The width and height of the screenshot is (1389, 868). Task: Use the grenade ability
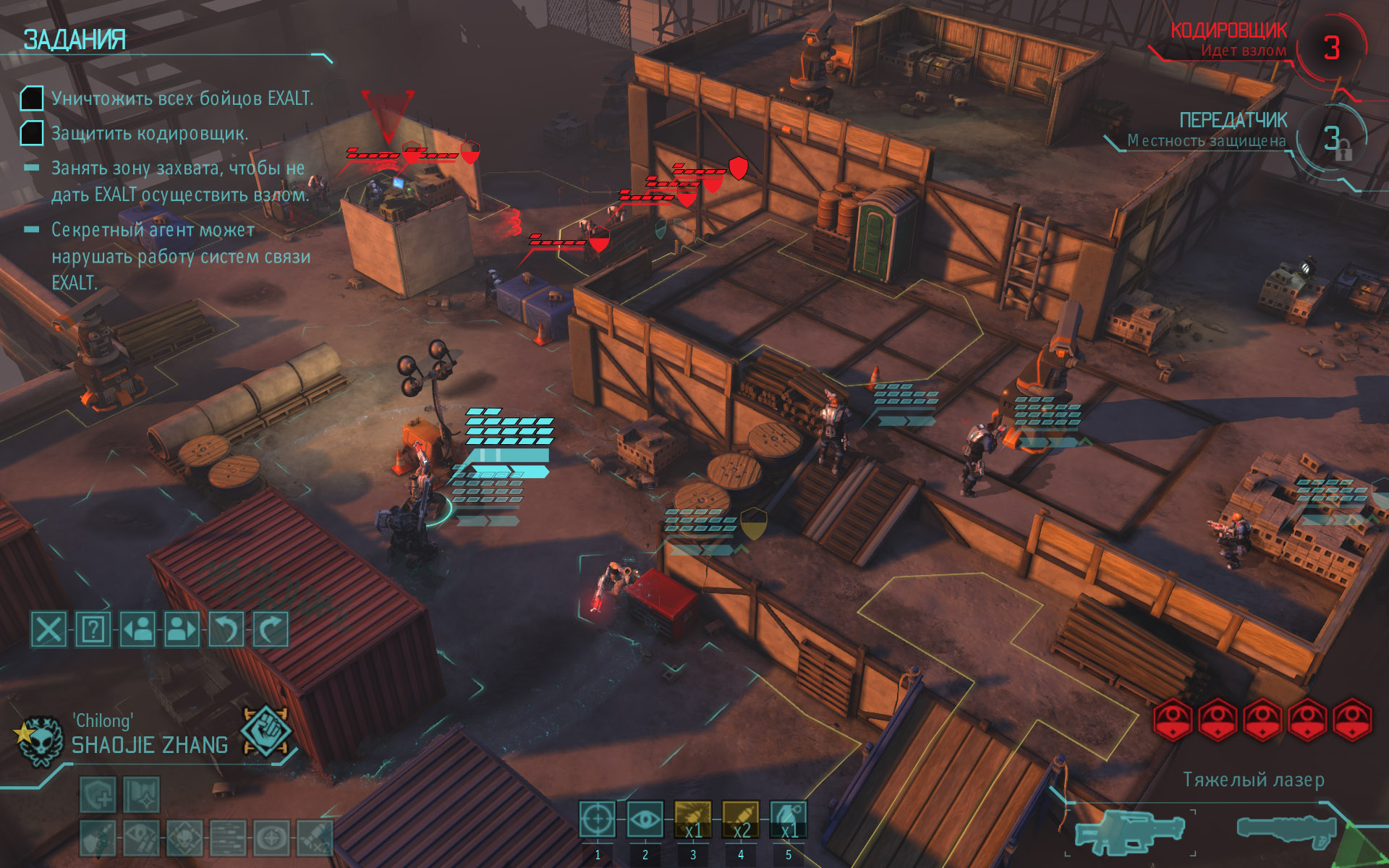789,820
